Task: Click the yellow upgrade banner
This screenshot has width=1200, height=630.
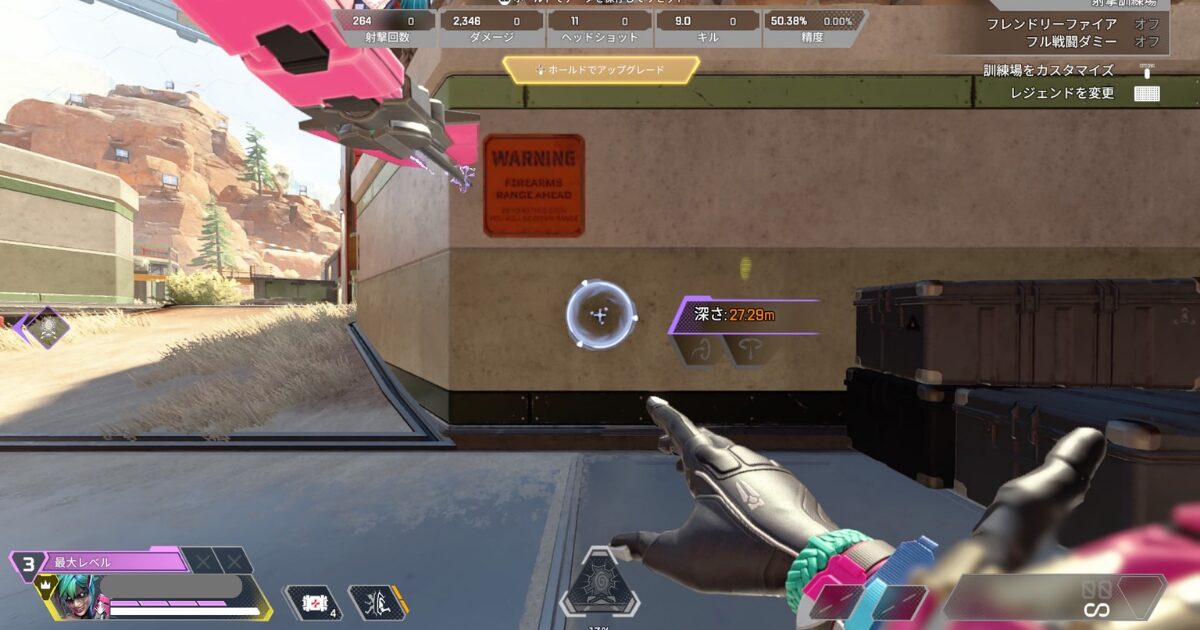Action: coord(600,70)
